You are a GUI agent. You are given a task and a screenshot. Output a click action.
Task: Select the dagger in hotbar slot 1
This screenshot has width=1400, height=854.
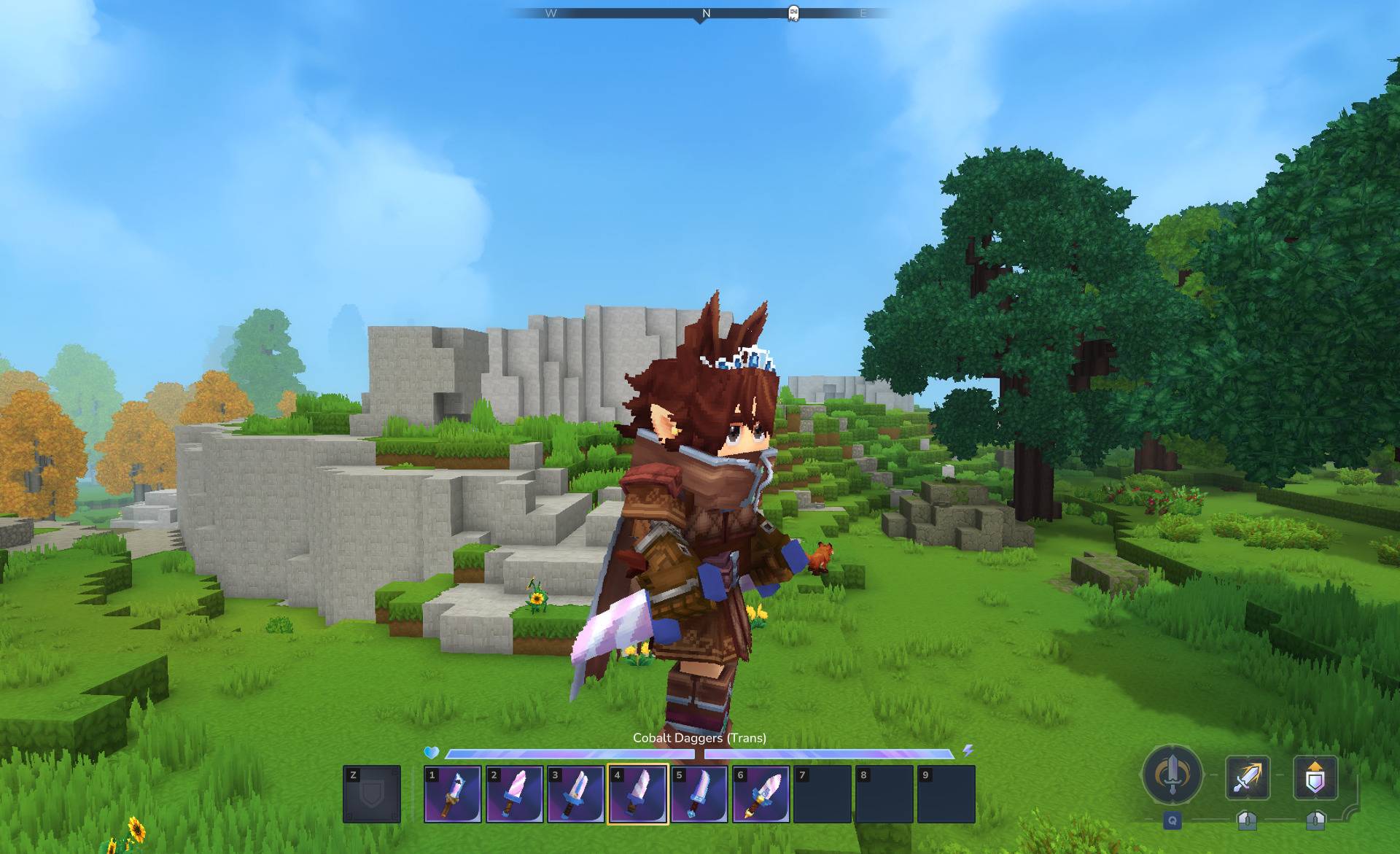(453, 794)
